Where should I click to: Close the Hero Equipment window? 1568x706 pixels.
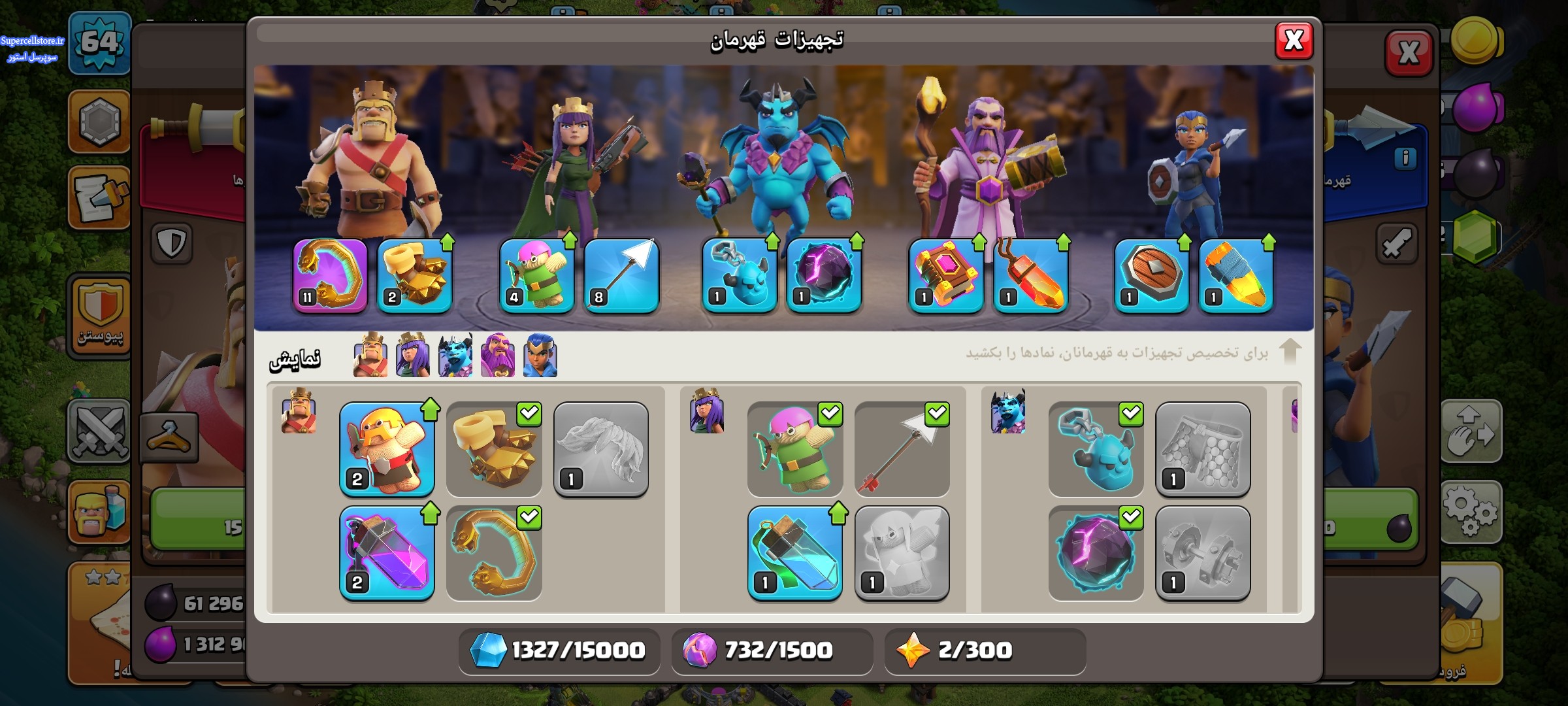(1294, 41)
